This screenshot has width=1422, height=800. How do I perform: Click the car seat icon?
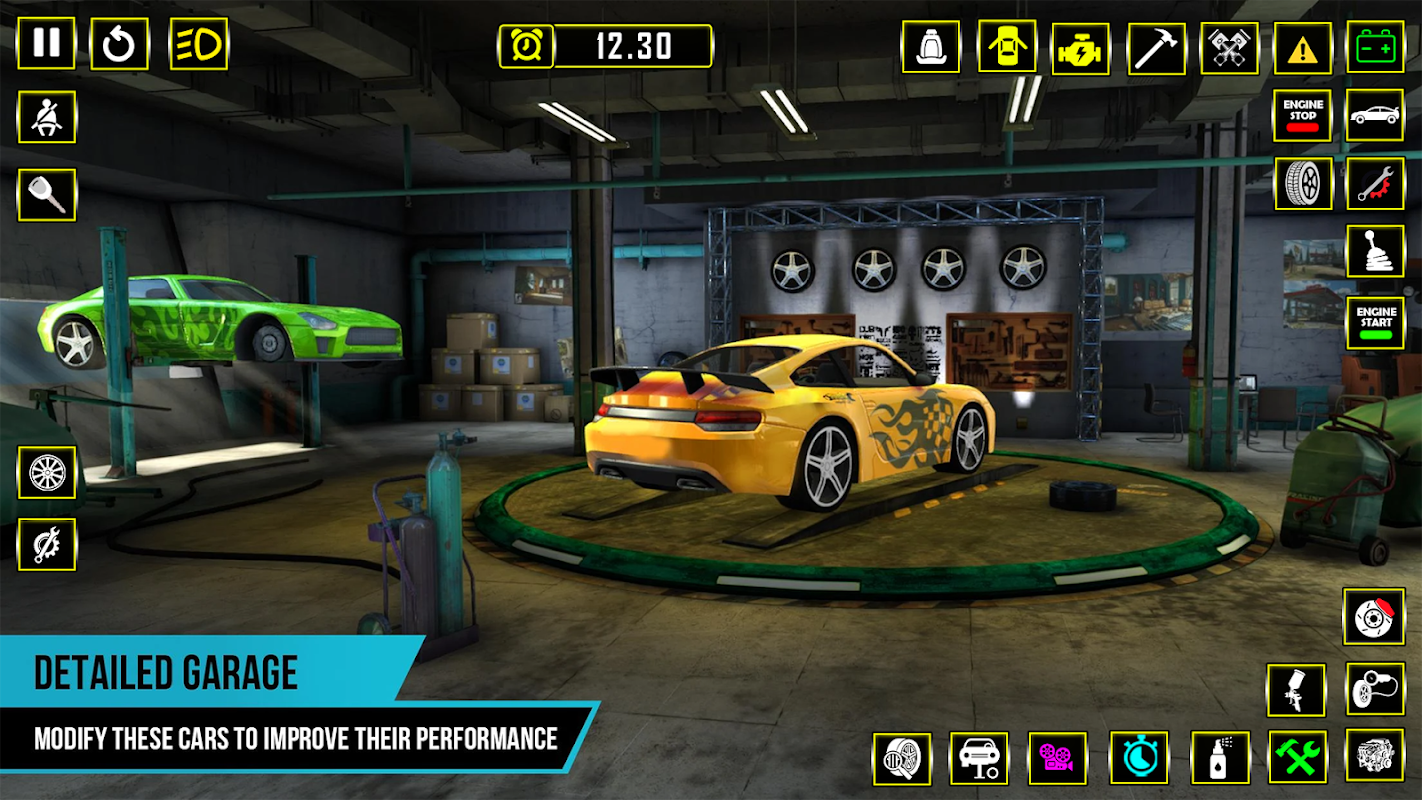(x=930, y=47)
